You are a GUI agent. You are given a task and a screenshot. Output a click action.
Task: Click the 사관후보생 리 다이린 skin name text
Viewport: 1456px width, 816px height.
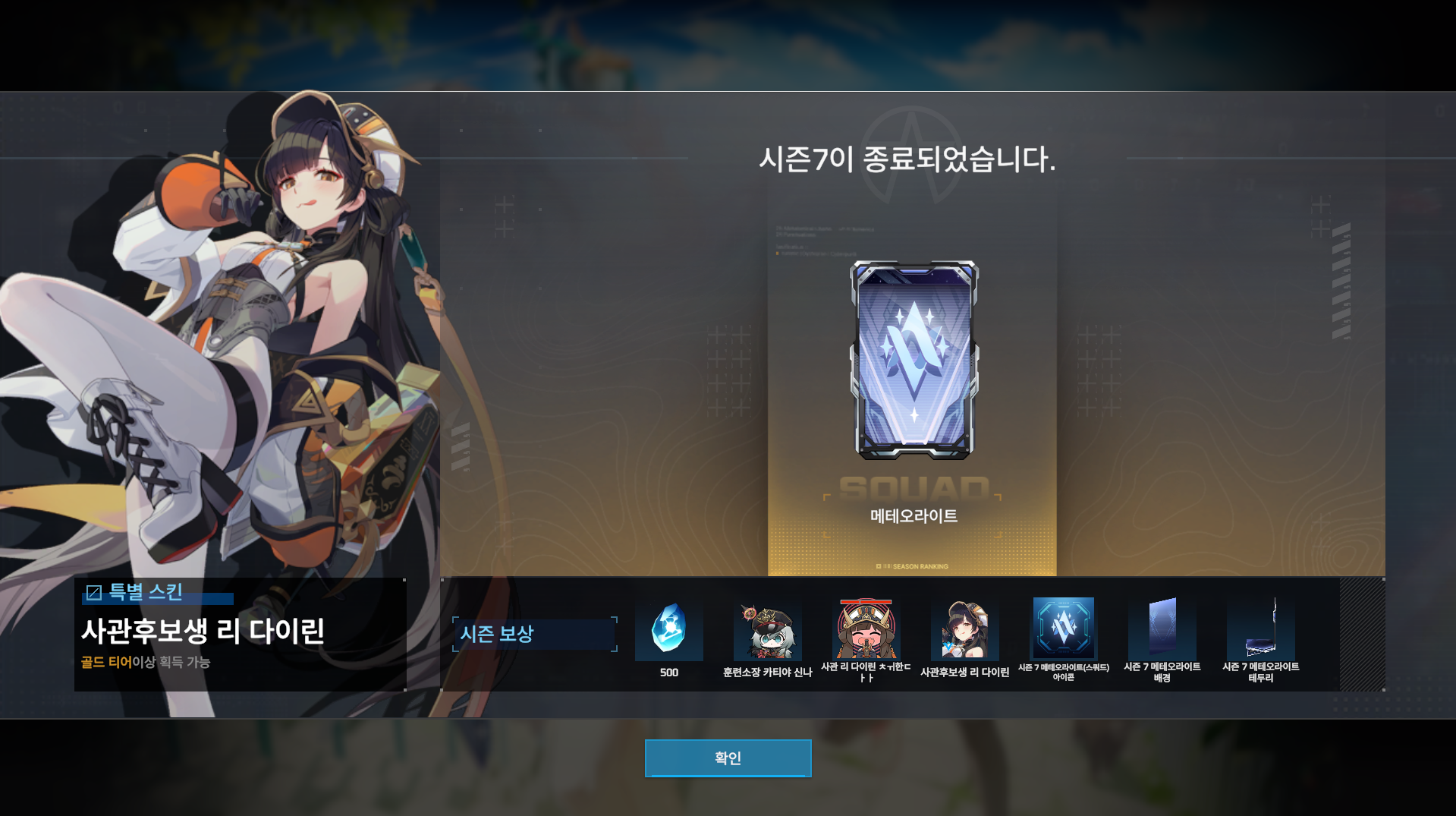[x=205, y=630]
